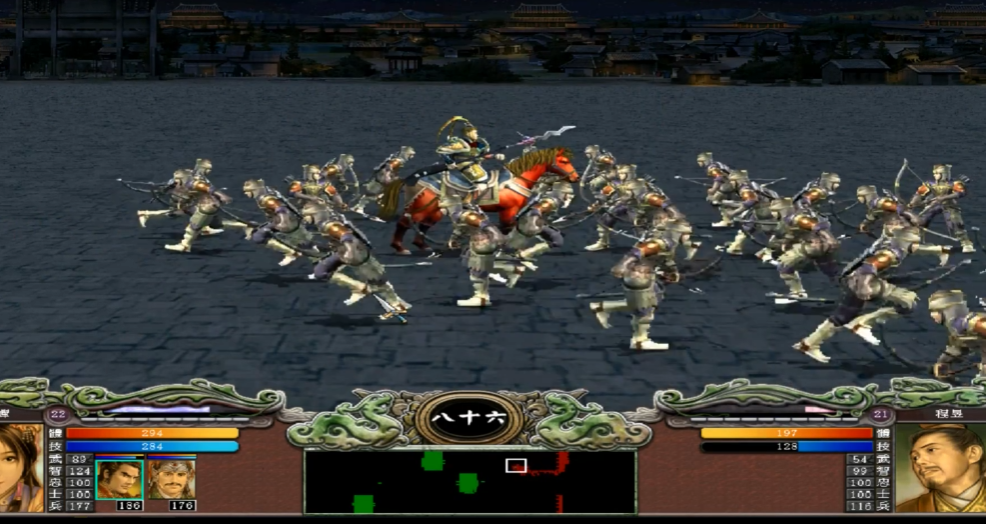Select the bearded officer portrait with 176 troops

pyautogui.click(x=171, y=478)
